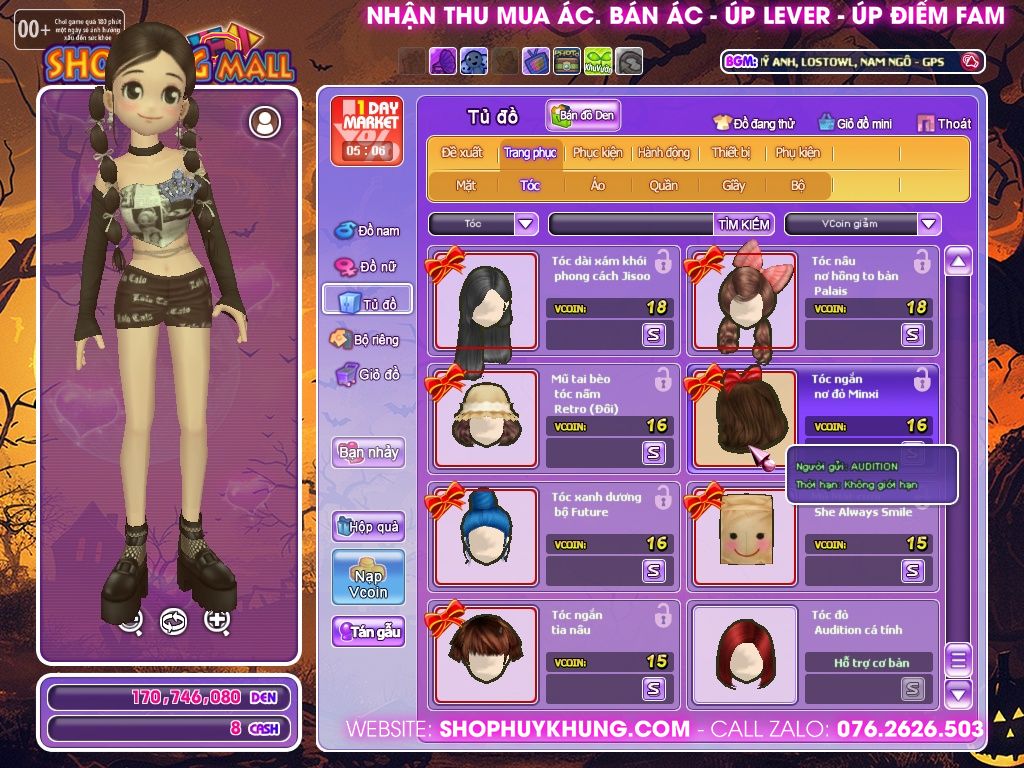The height and width of the screenshot is (768, 1024).
Task: Choose the Áo subcategory
Action: pyautogui.click(x=597, y=185)
